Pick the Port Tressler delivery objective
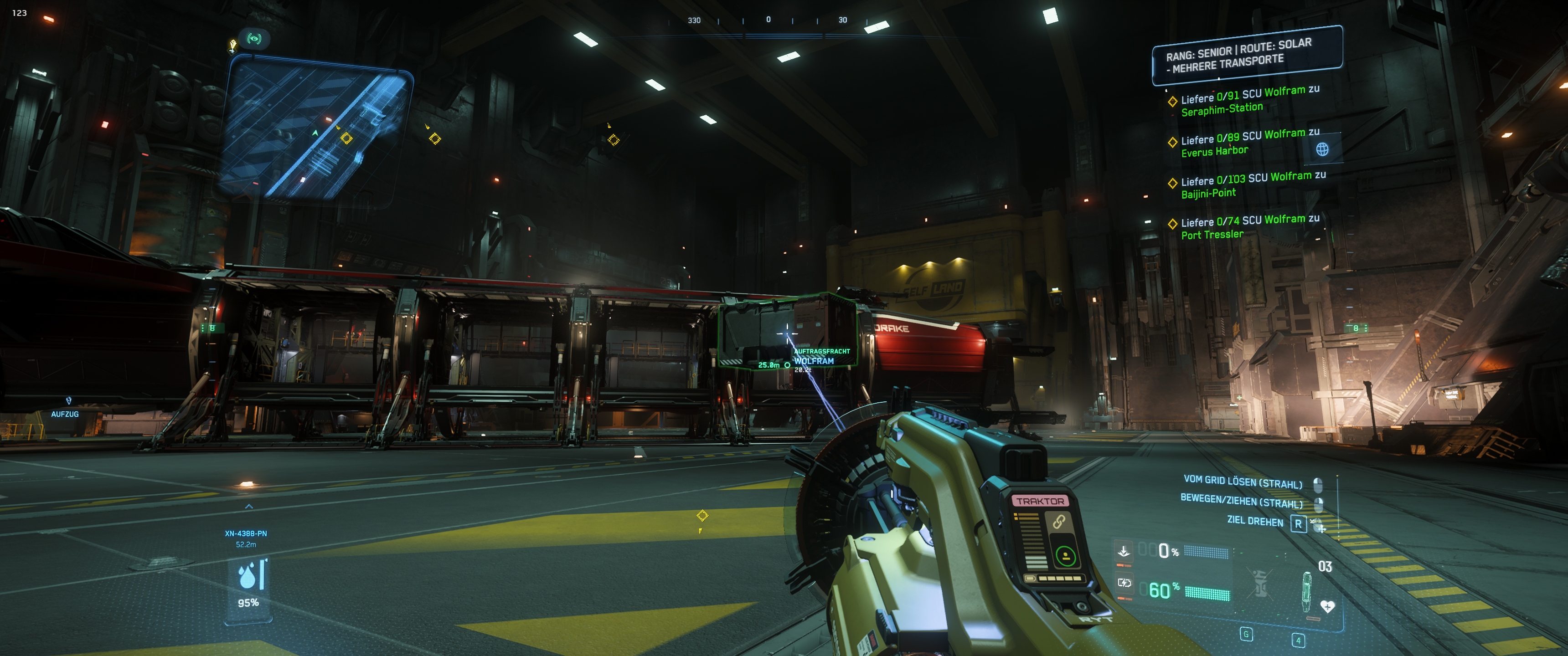This screenshot has height=656, width=1568. (1248, 226)
